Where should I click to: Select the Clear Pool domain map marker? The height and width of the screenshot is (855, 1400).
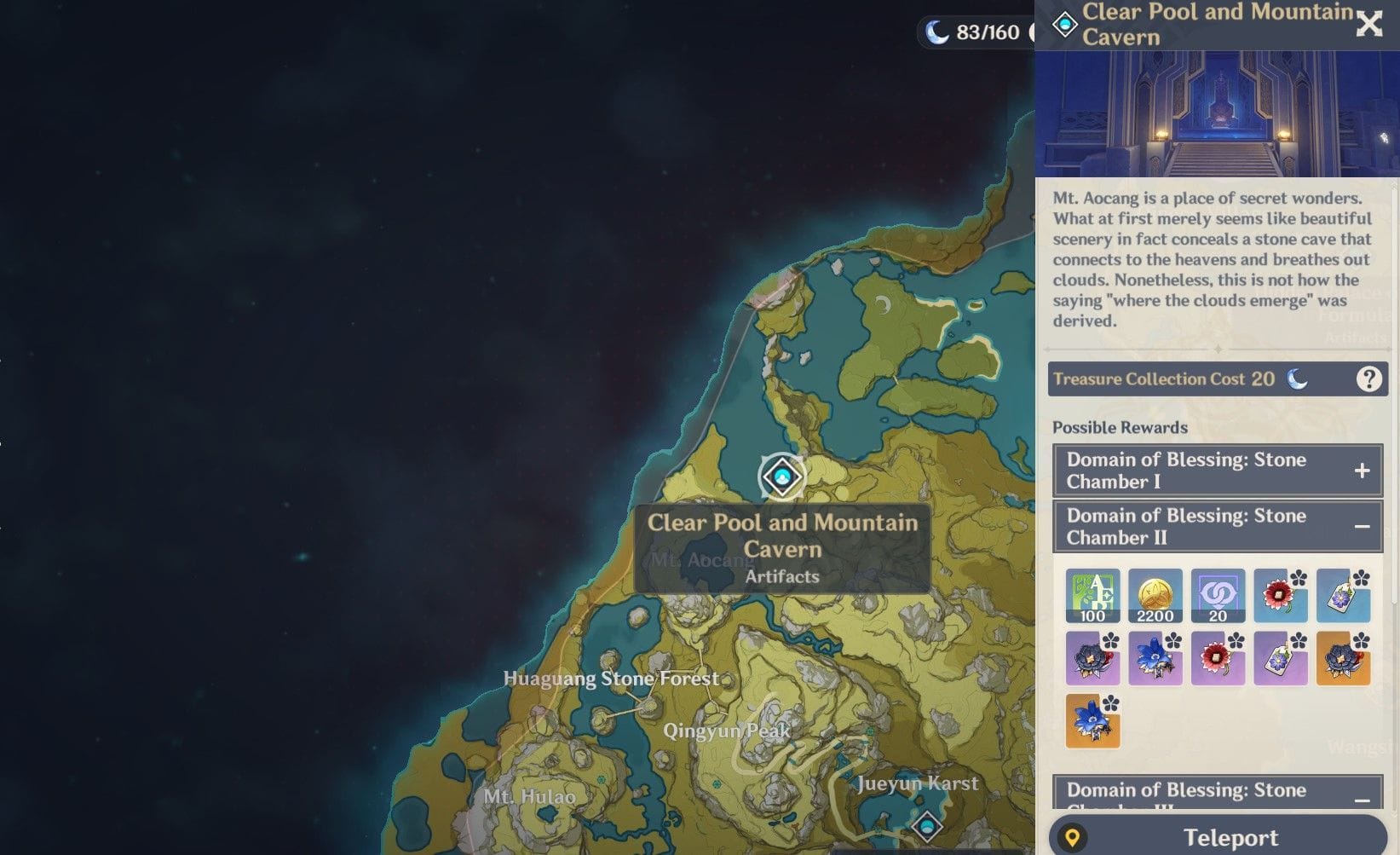782,476
